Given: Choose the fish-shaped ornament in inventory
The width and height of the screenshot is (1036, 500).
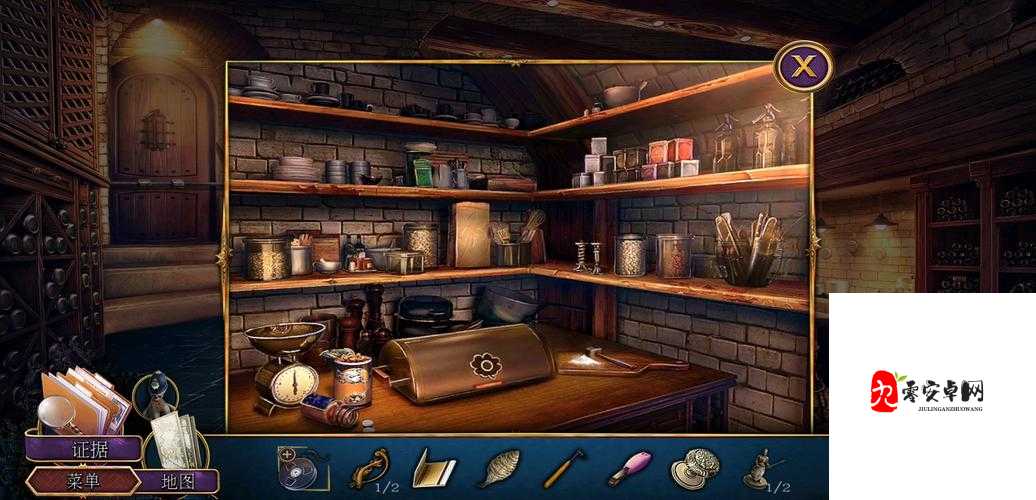Looking at the screenshot, I should 498,467.
